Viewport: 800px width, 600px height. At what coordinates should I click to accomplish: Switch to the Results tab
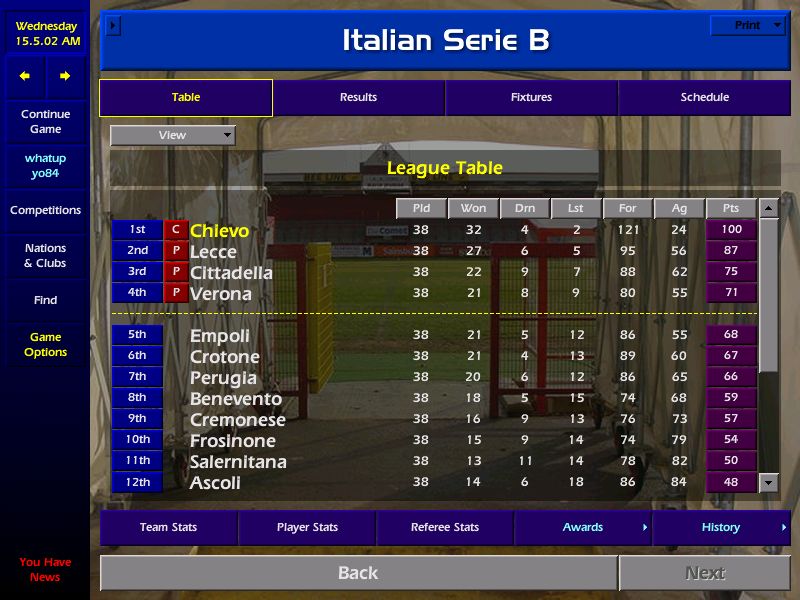(358, 98)
